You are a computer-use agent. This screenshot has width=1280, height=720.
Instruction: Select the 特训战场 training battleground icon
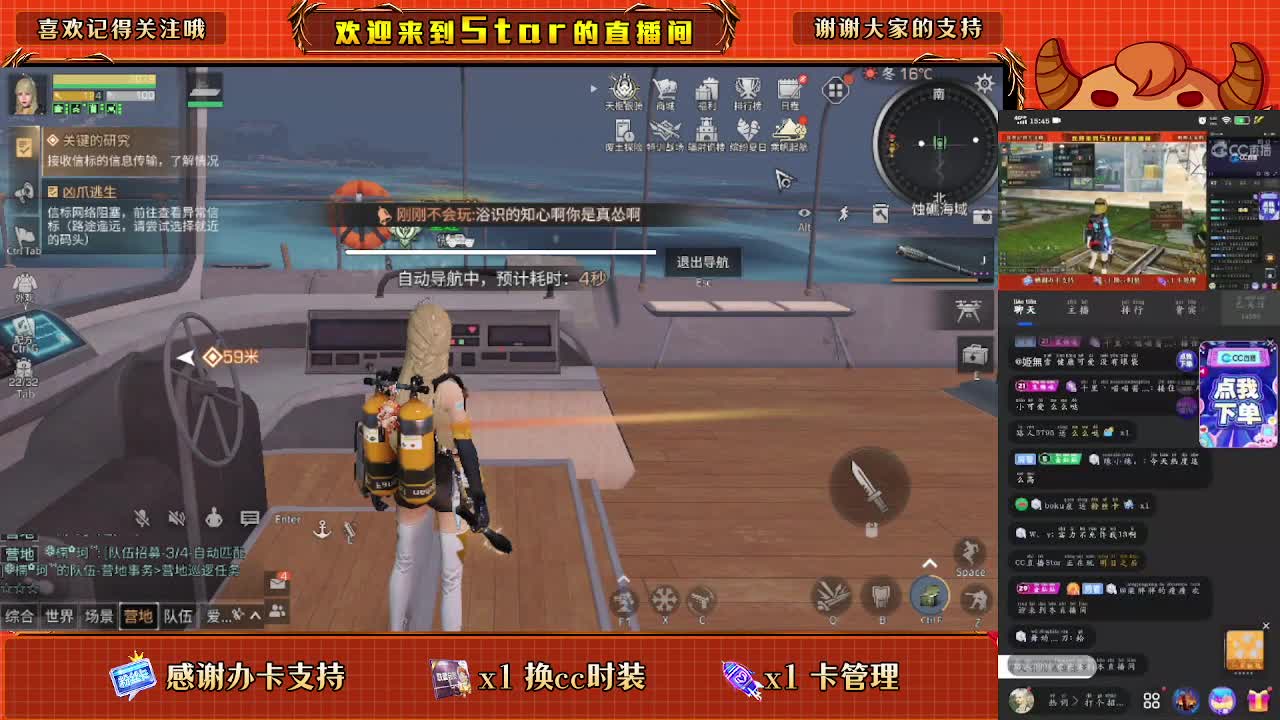click(x=665, y=130)
